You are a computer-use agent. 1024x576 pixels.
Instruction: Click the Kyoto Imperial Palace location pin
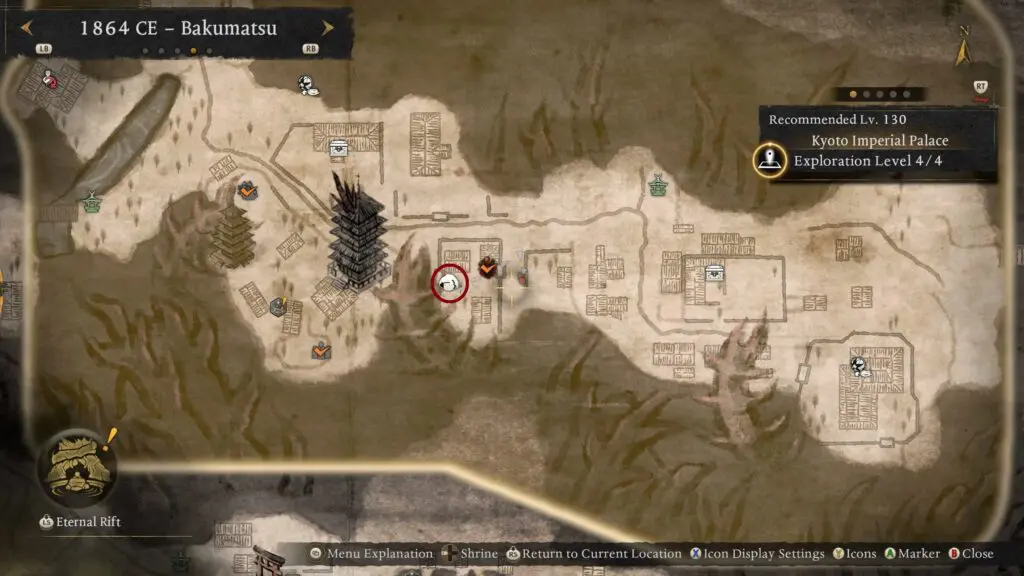click(x=769, y=160)
